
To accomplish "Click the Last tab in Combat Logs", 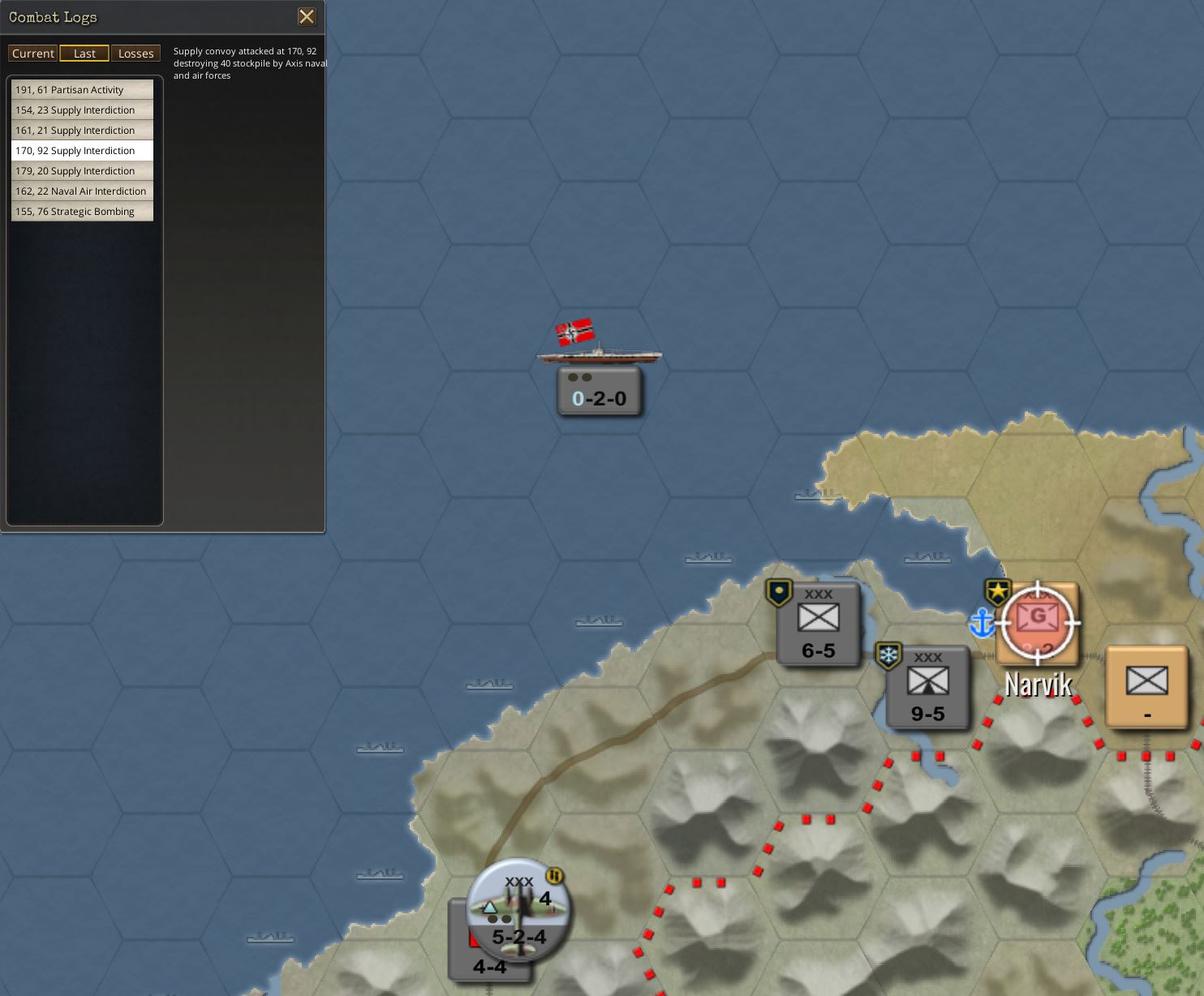I will point(84,53).
